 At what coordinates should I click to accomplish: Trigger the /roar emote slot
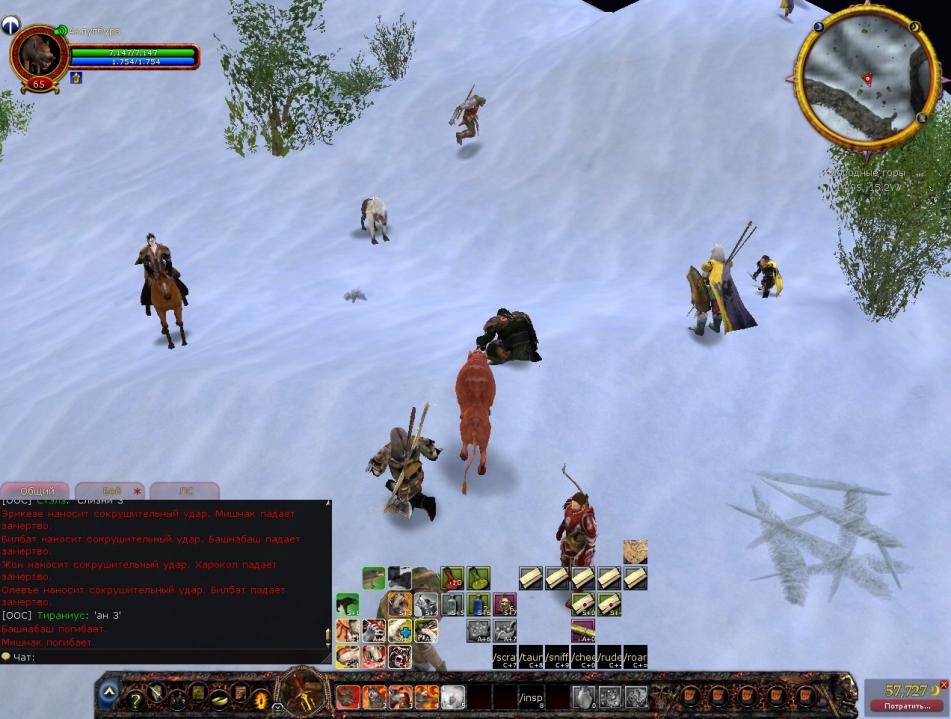coord(636,656)
